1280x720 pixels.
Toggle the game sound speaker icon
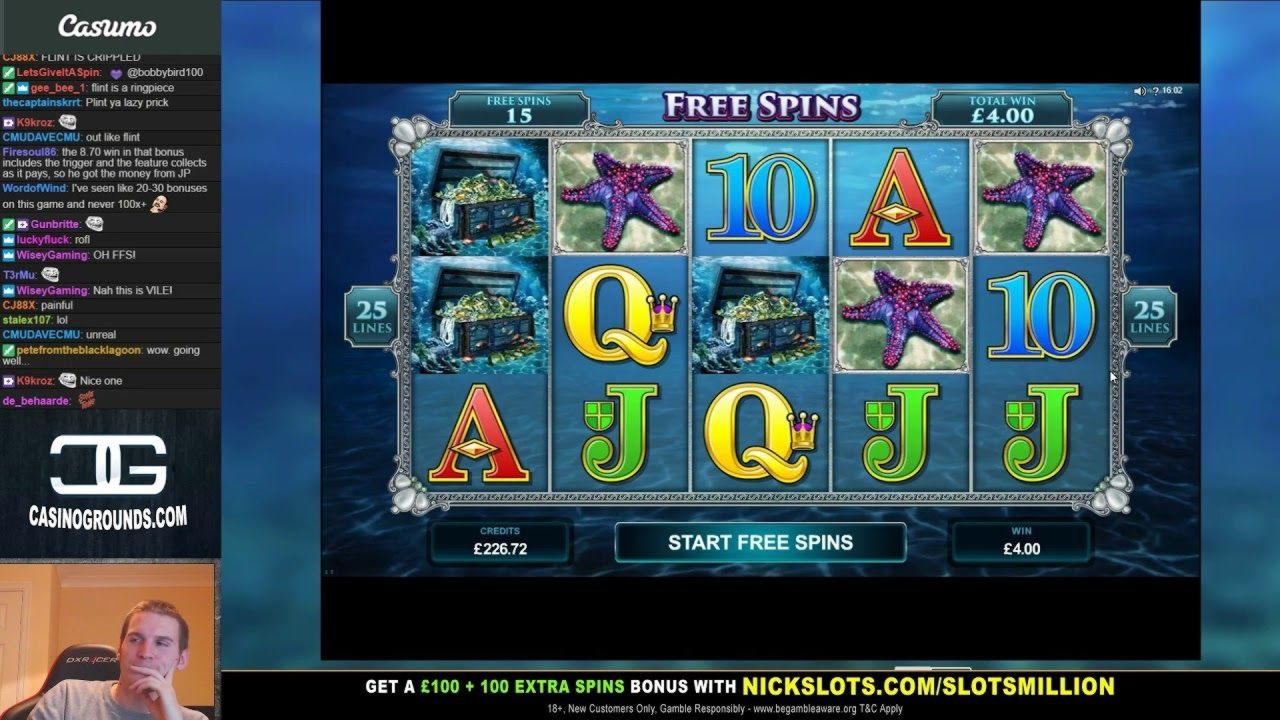pyautogui.click(x=1139, y=91)
